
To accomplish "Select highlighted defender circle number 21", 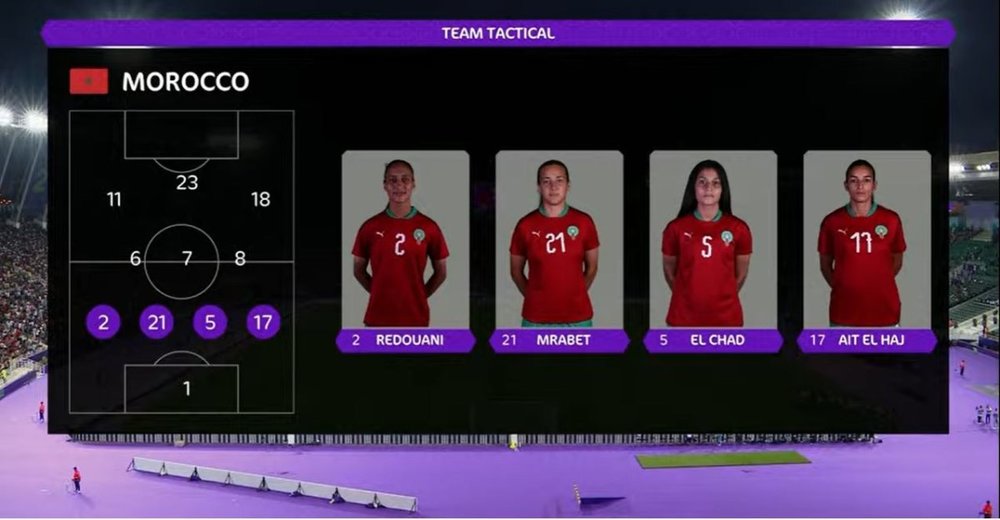I will 156,322.
